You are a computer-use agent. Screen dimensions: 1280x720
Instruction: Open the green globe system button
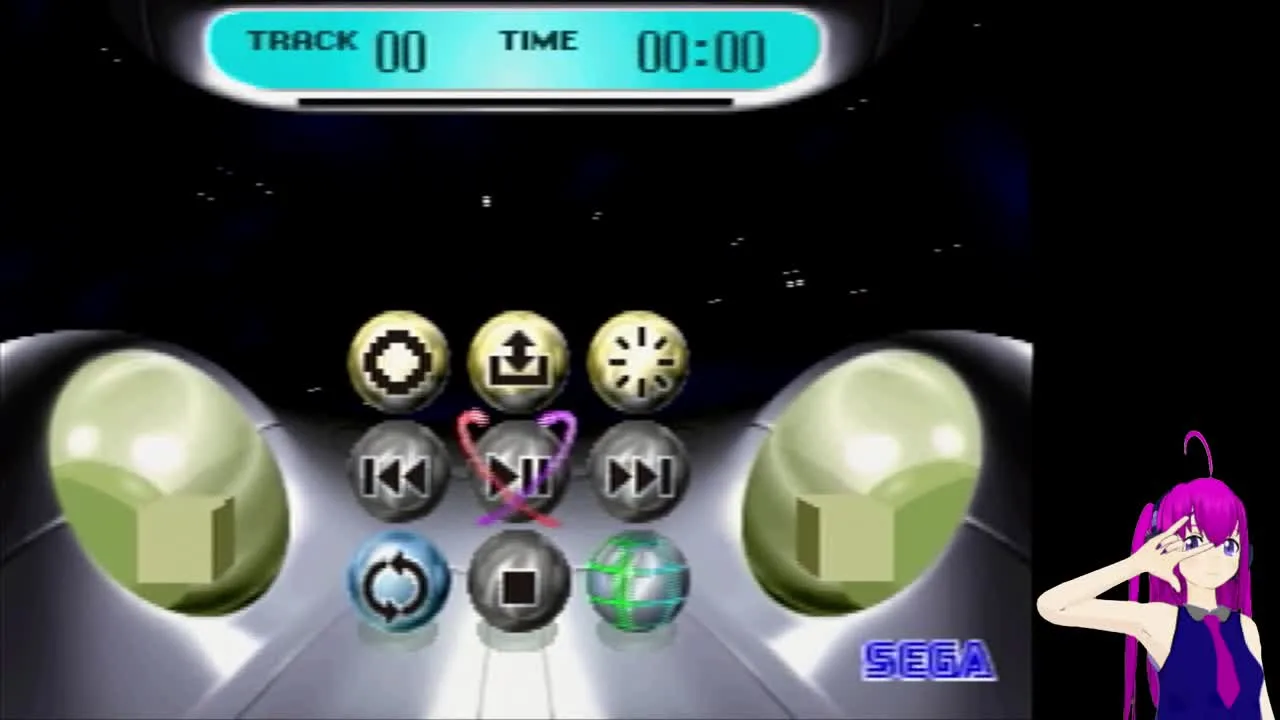click(x=642, y=583)
